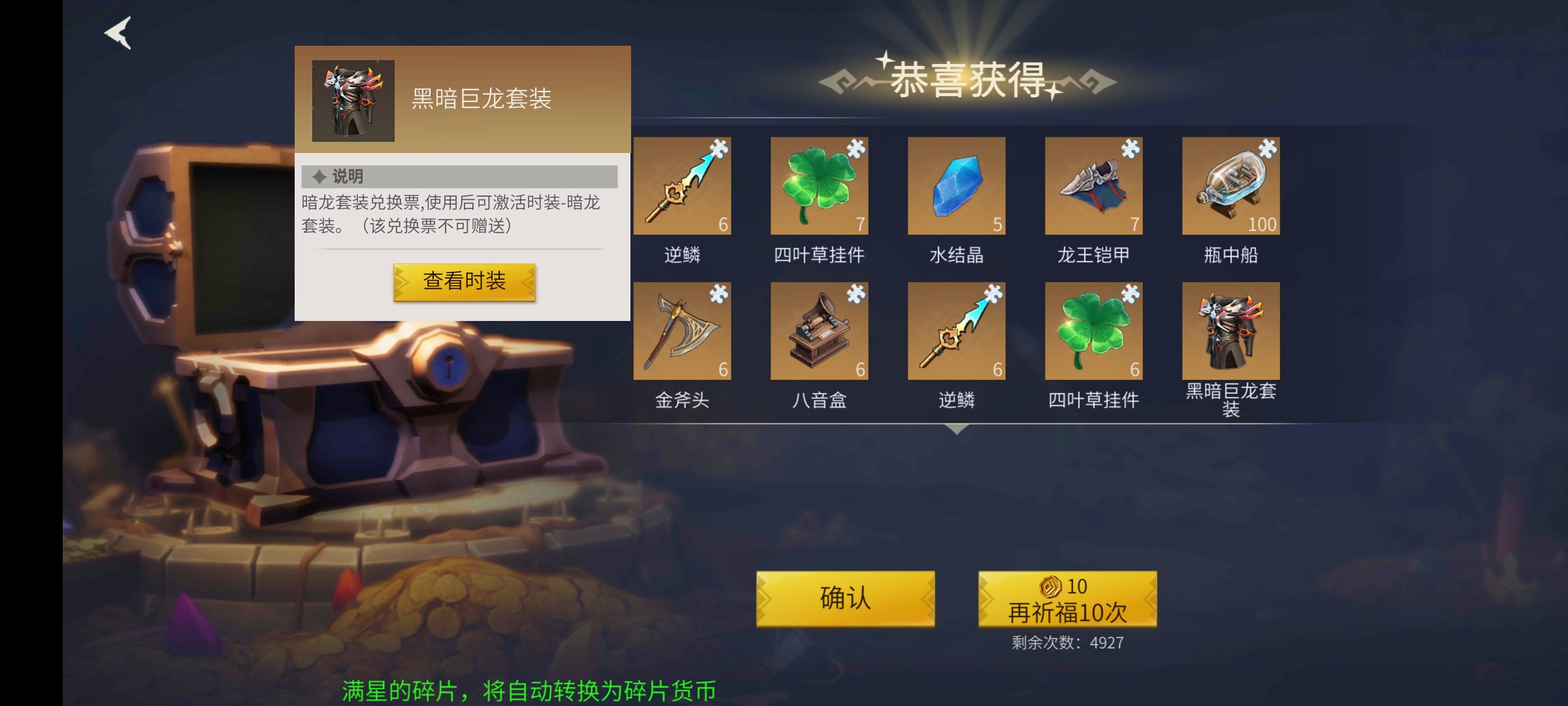The height and width of the screenshot is (706, 1568).
Task: Select the 瓶中船 ship-in-bottle item
Action: [x=1231, y=186]
